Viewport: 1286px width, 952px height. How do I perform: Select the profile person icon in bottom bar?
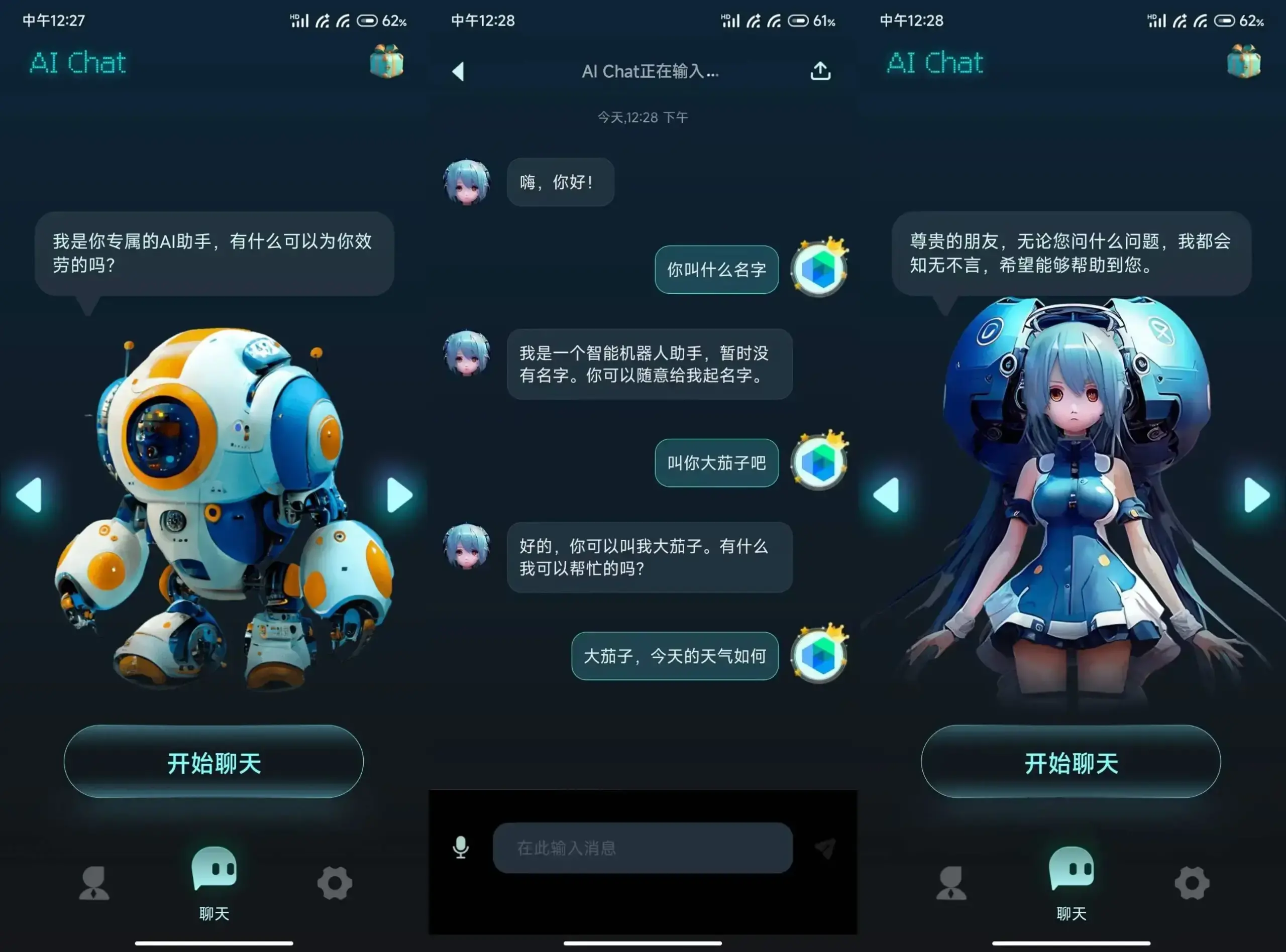coord(94,883)
